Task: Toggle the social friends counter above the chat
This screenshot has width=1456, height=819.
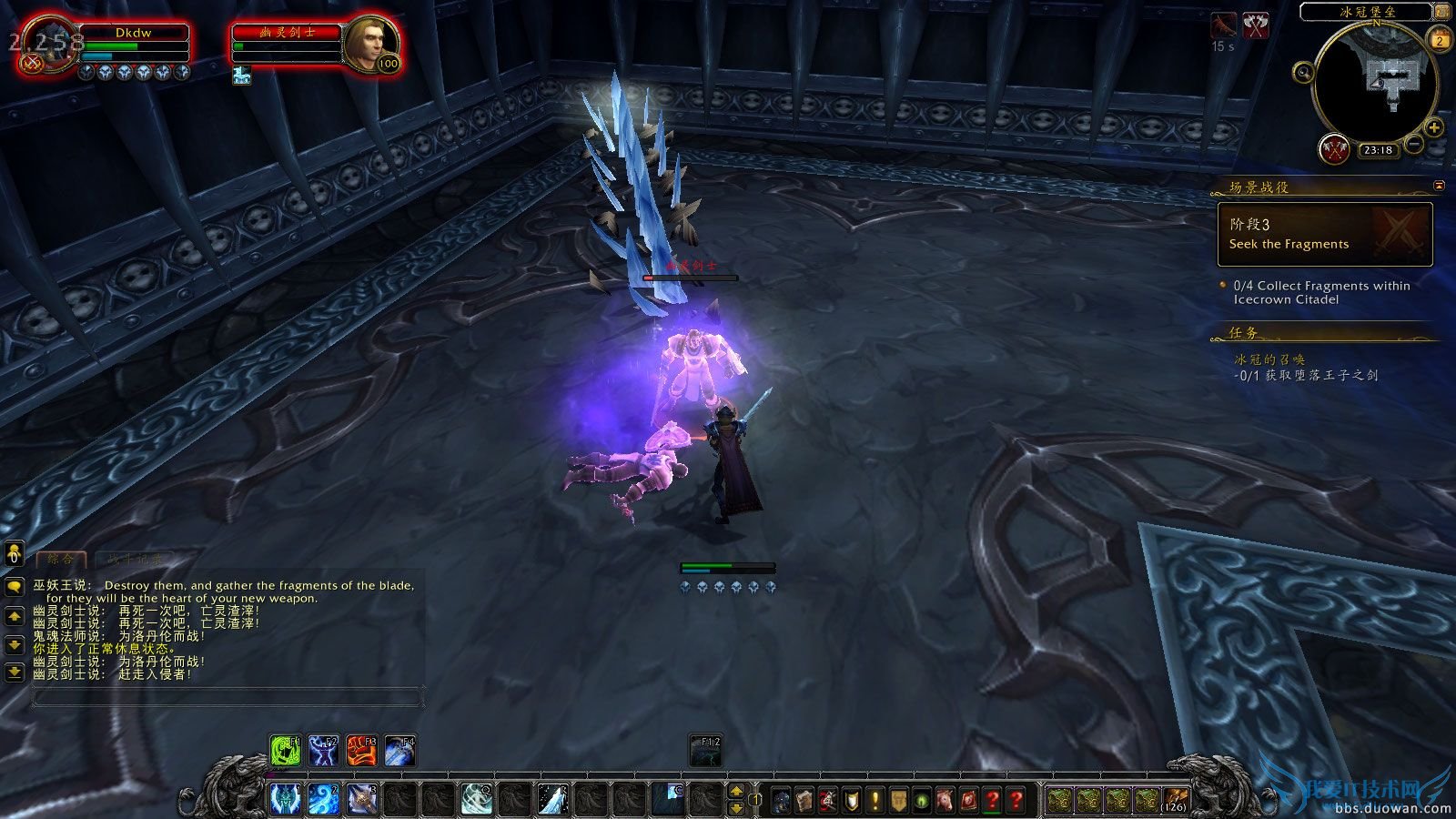Action: pos(13,551)
